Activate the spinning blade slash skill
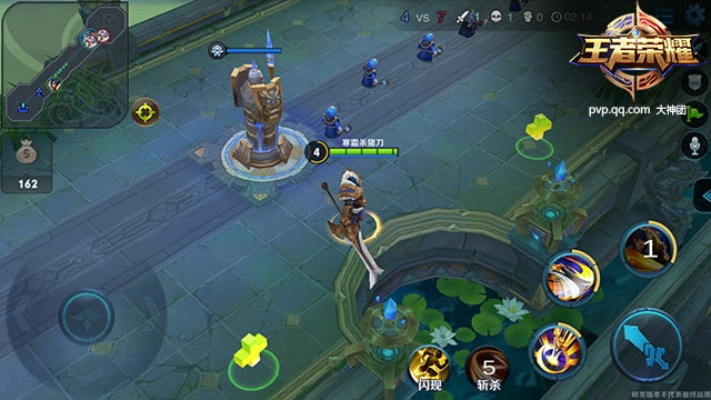 (x=571, y=276)
